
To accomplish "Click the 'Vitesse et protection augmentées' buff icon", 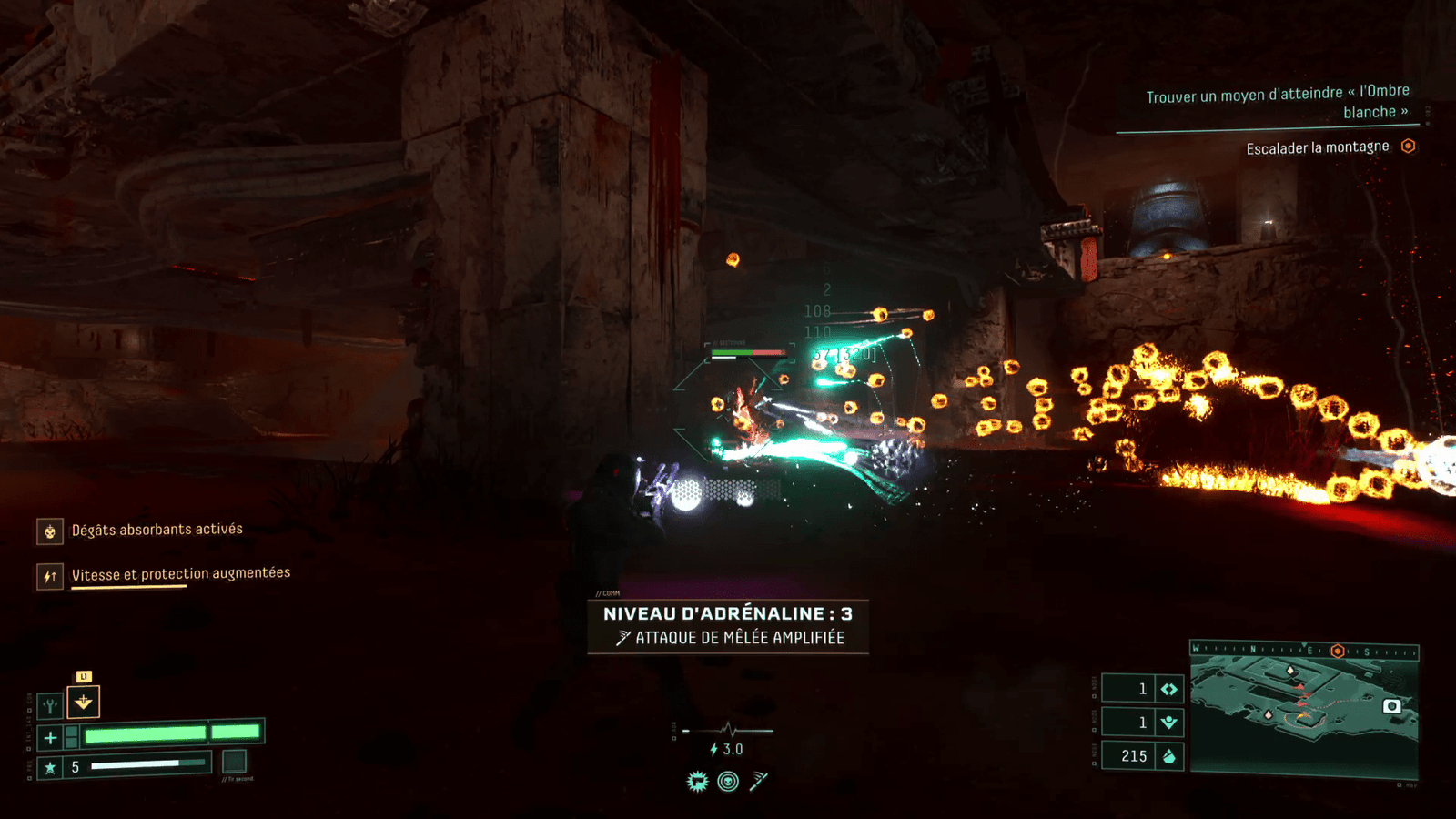I will pyautogui.click(x=50, y=576).
